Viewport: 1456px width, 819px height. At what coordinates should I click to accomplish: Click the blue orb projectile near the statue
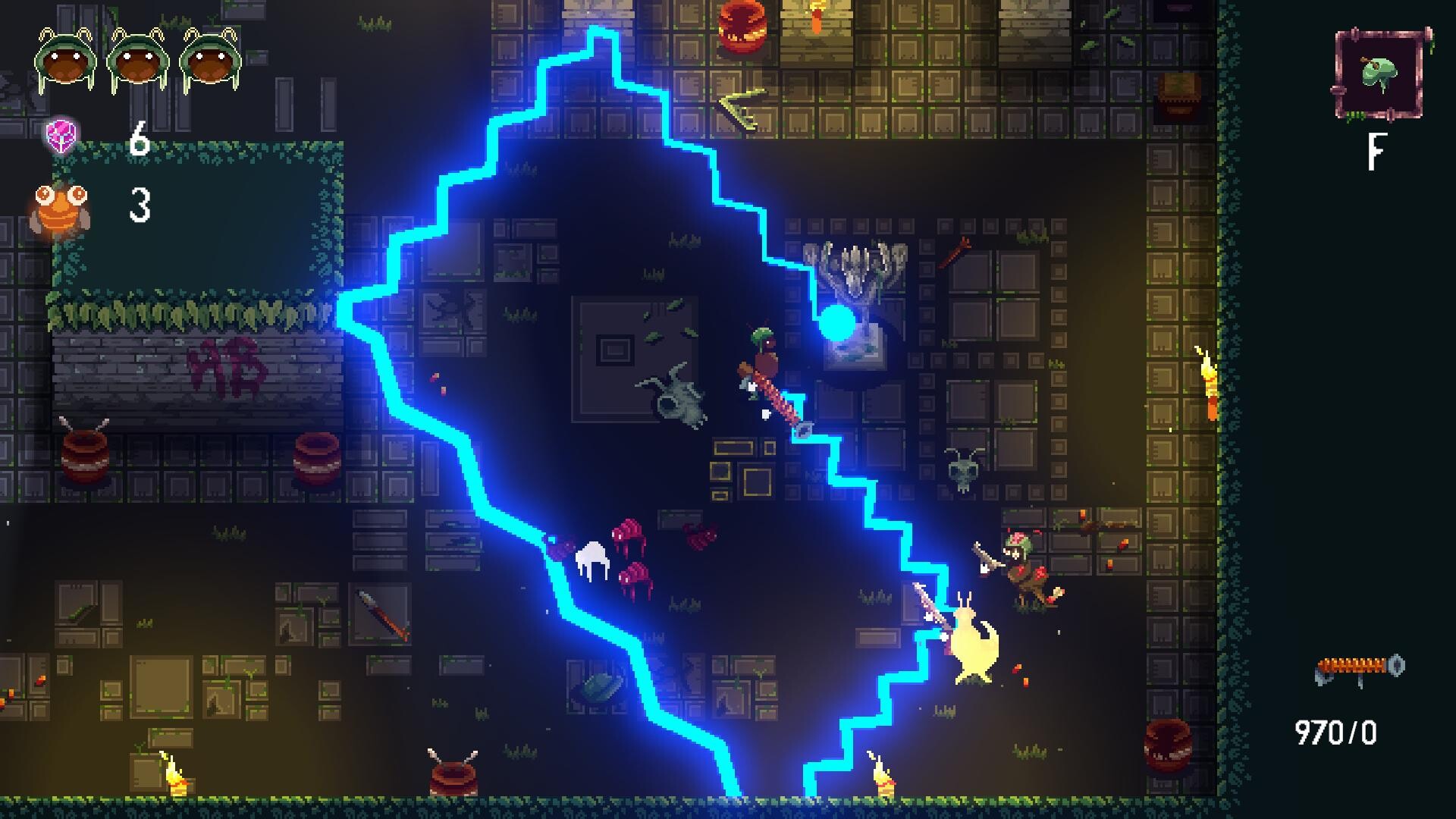click(x=837, y=324)
